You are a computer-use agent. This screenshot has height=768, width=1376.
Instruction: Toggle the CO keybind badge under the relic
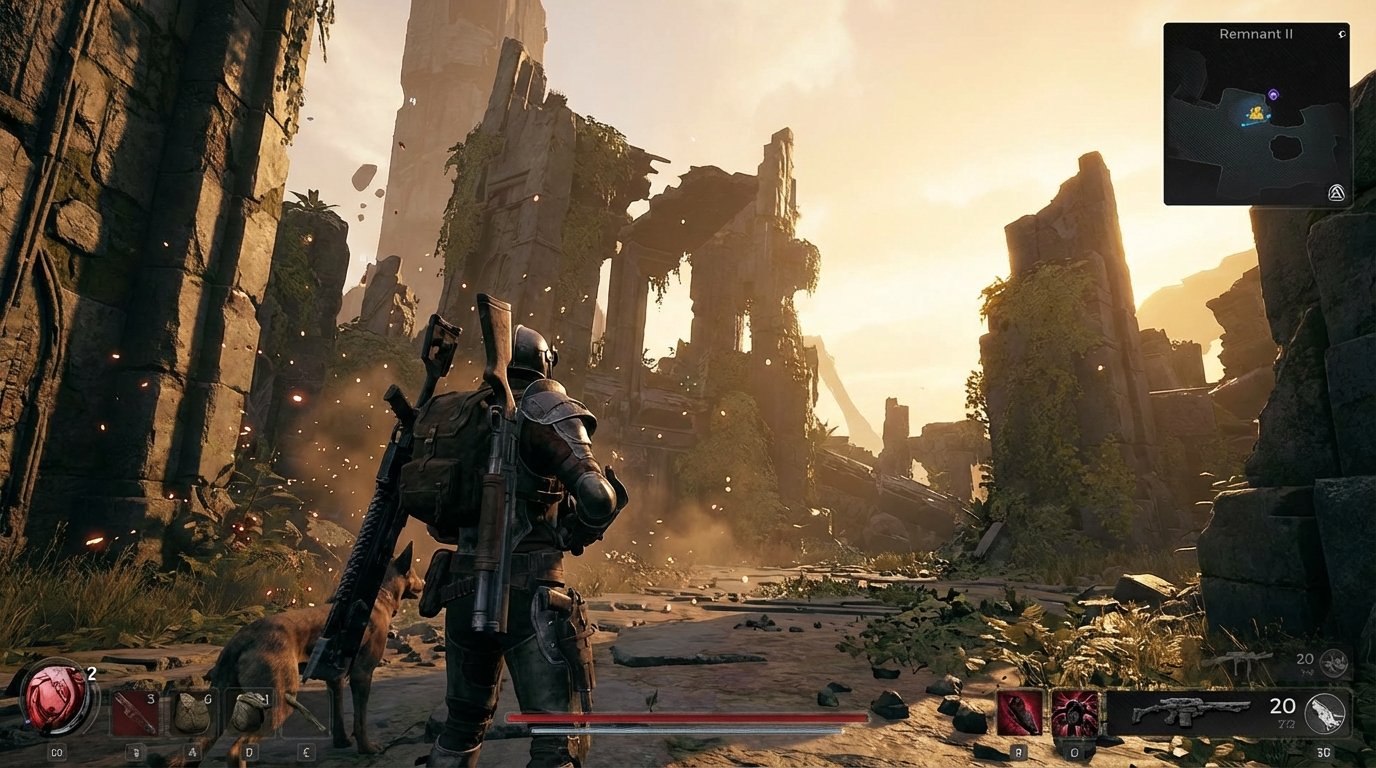[x=58, y=752]
